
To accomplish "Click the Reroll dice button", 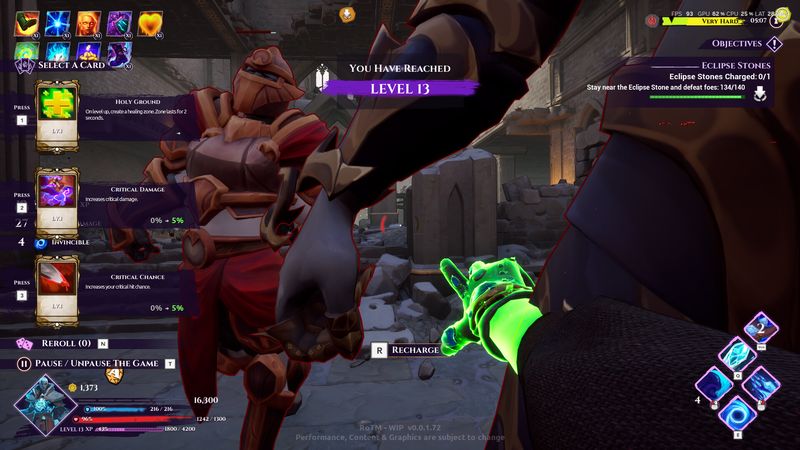I will (x=23, y=343).
